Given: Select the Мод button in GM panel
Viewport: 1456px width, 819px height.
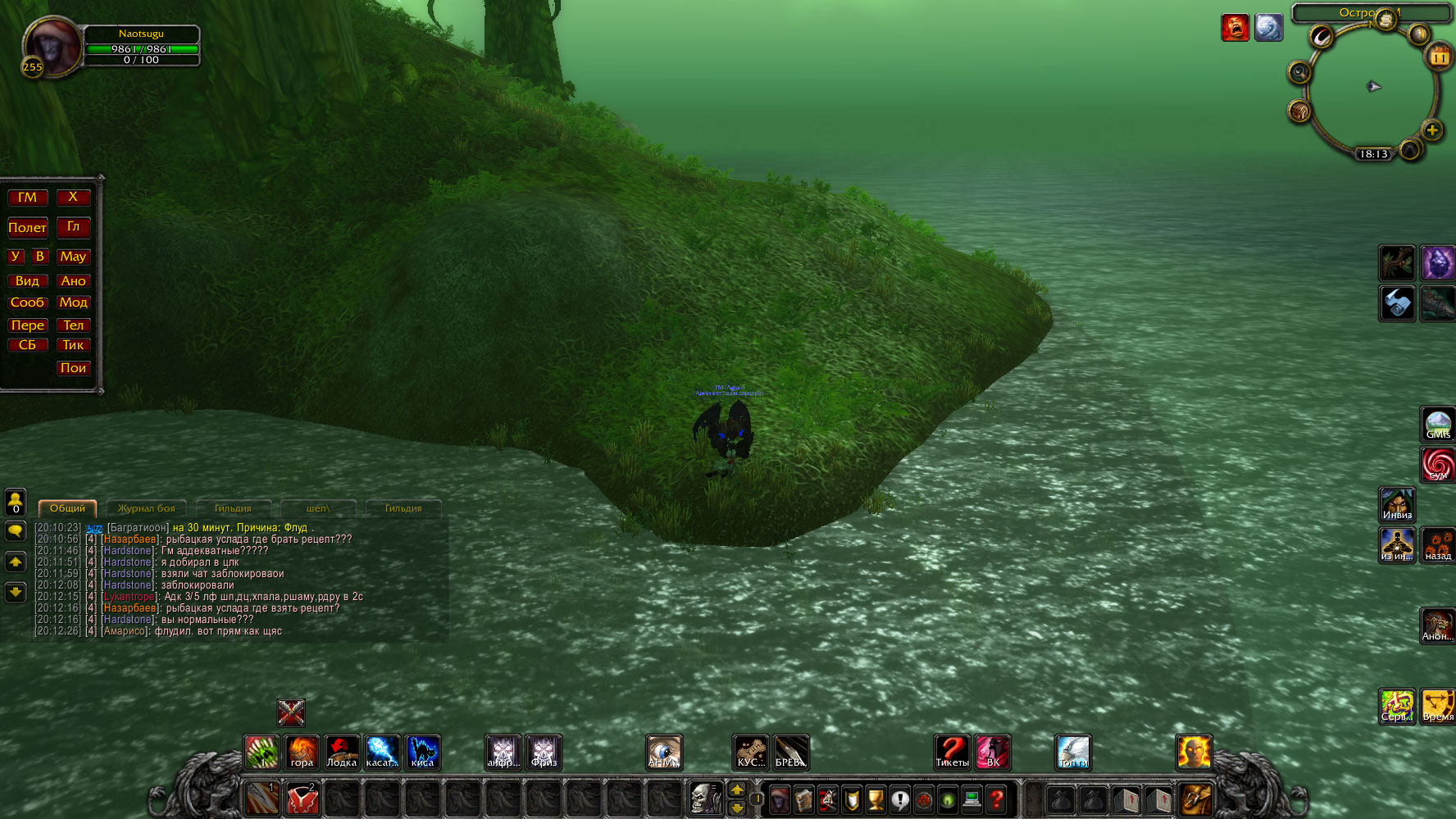Looking at the screenshot, I should point(73,303).
